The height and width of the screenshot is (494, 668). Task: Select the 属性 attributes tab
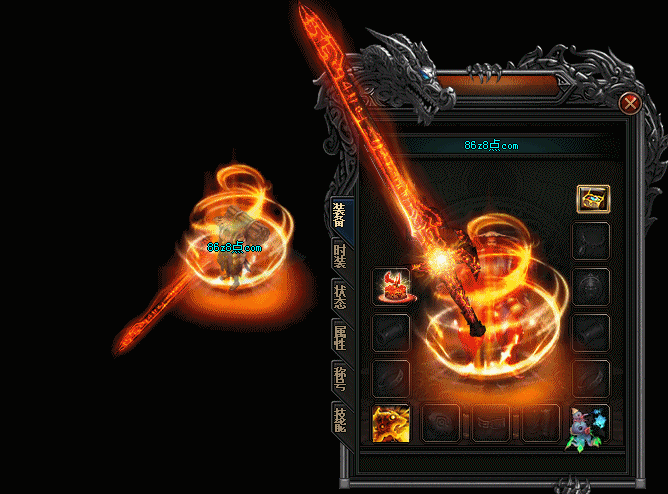340,338
